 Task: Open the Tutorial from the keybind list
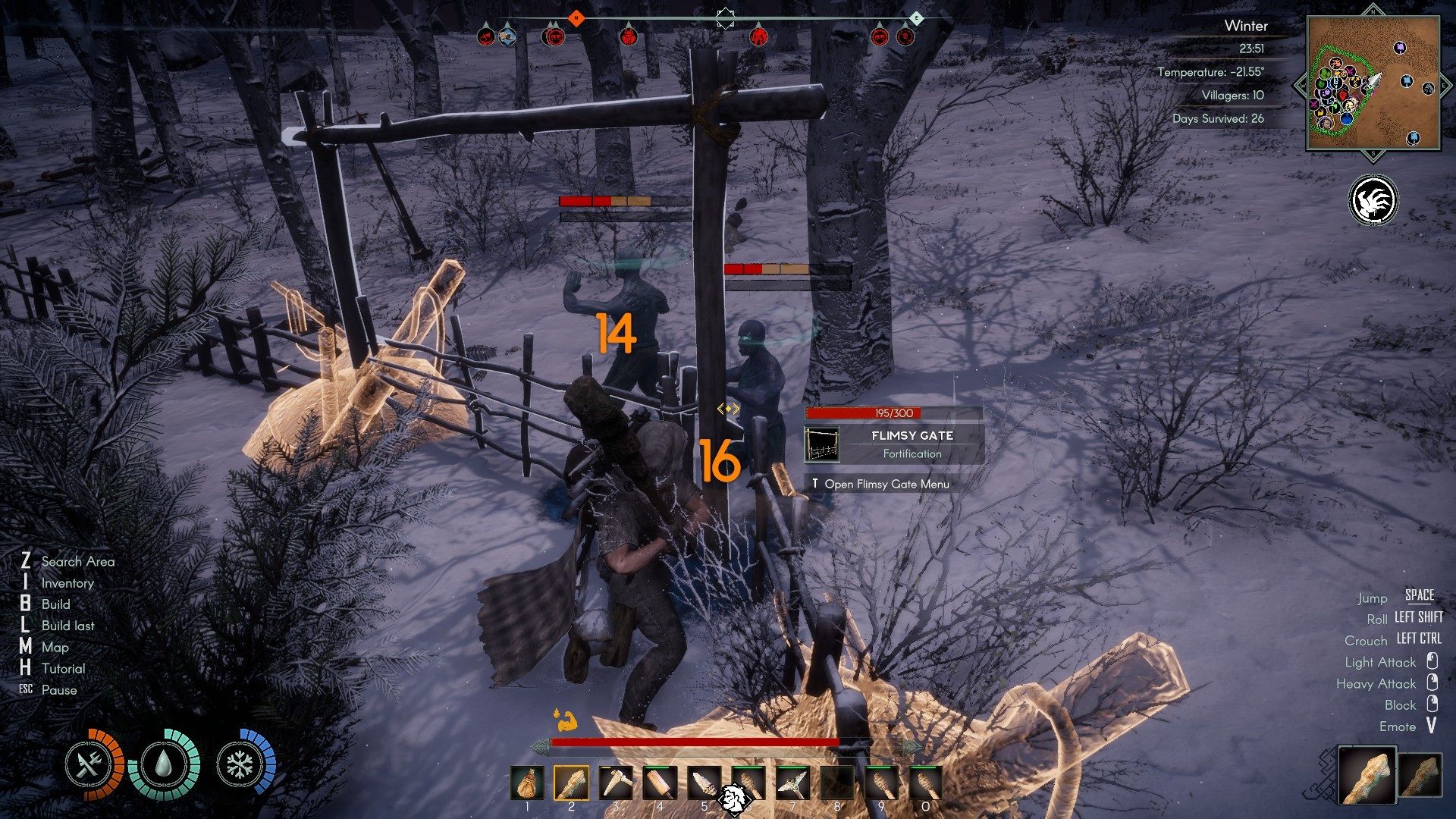64,669
